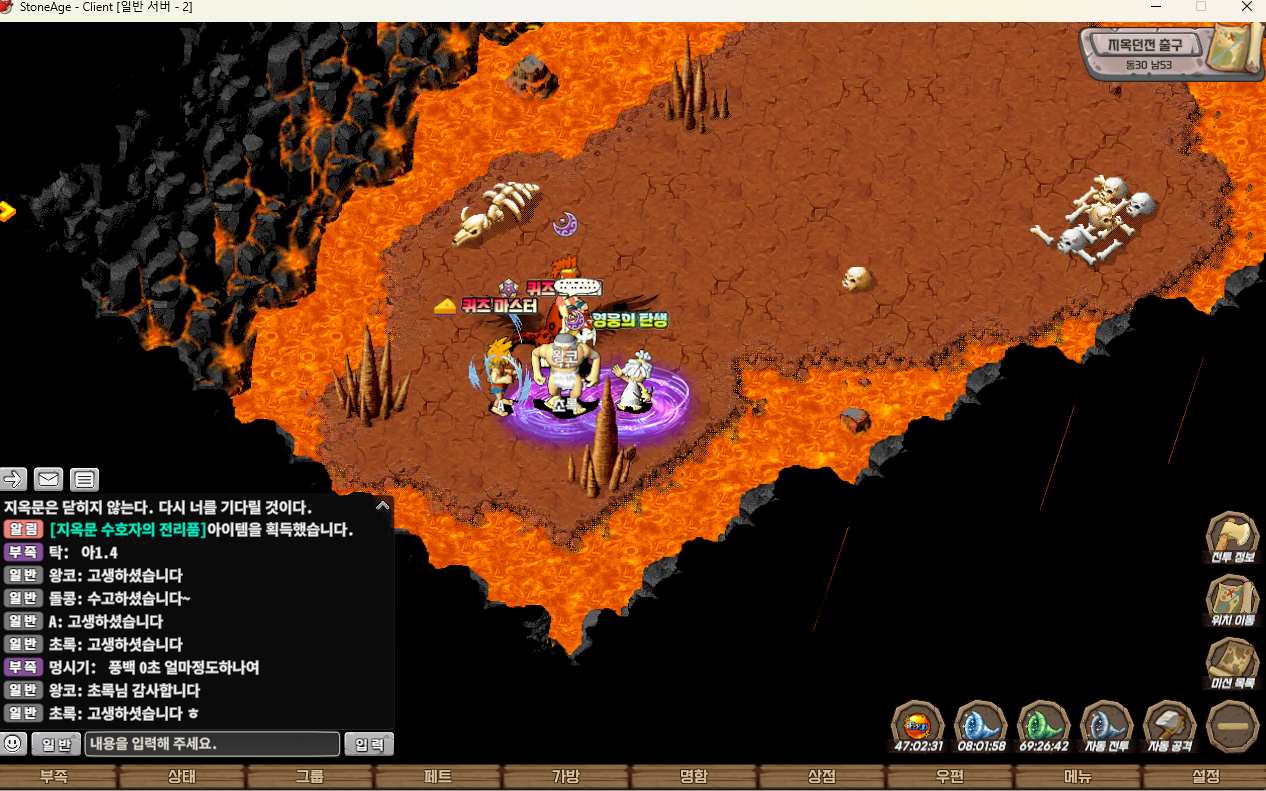Open 위치 이동 location travel map
The width and height of the screenshot is (1266, 791).
(x=1233, y=600)
